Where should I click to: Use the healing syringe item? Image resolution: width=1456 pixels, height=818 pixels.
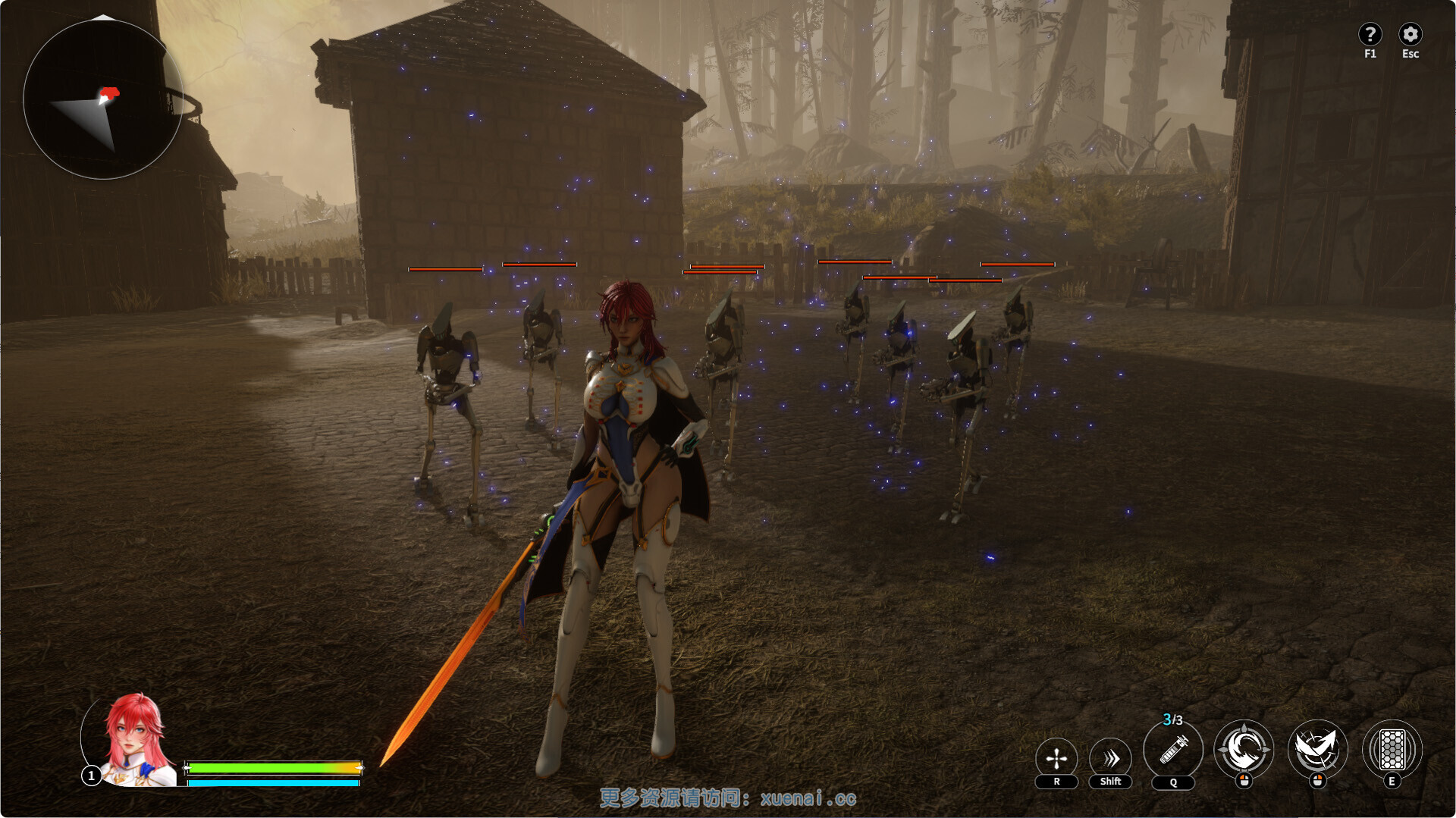tap(1172, 751)
